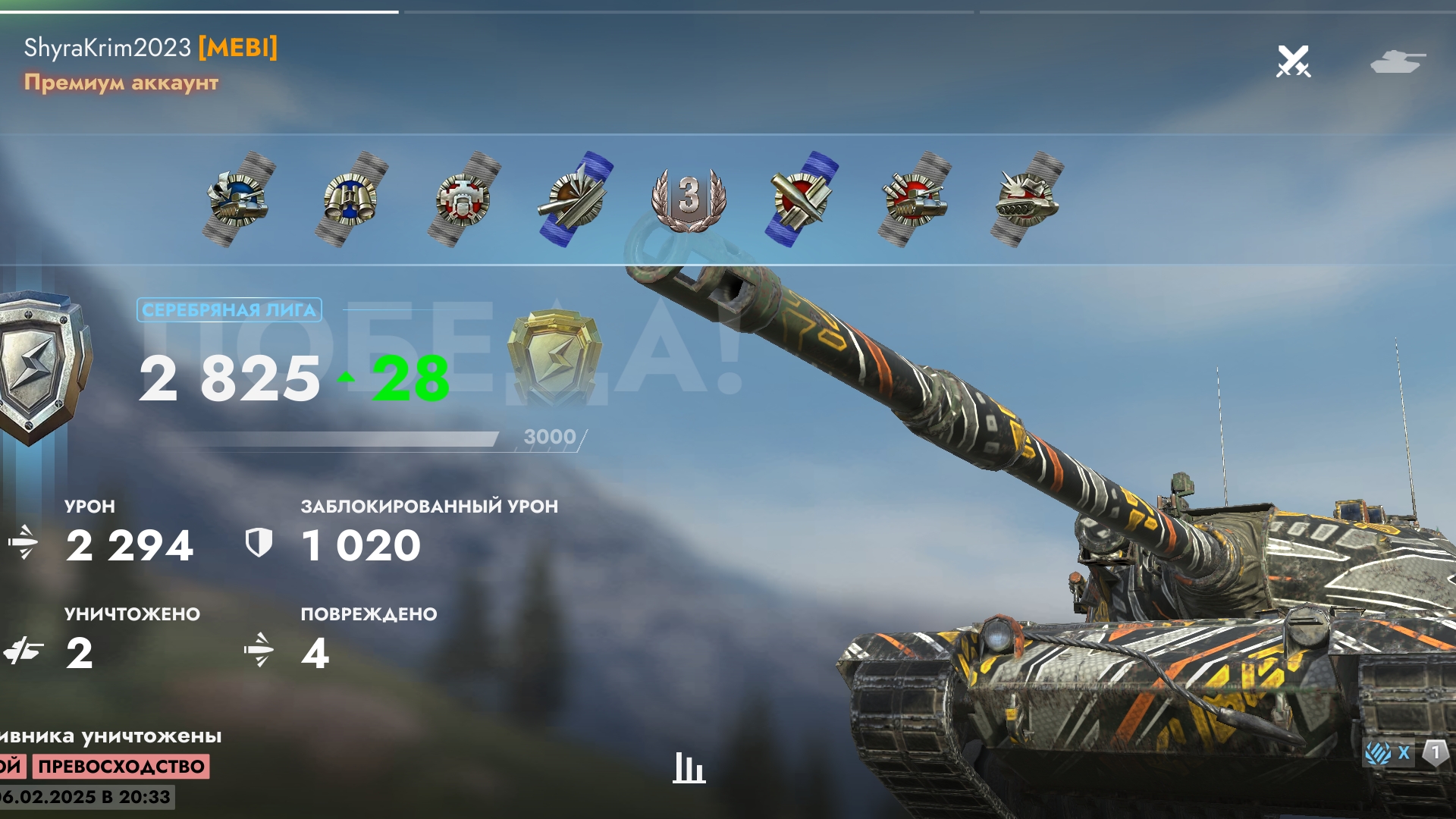The height and width of the screenshot is (819, 1456).
Task: Switch to the tank silhouette tab
Action: tap(1398, 61)
